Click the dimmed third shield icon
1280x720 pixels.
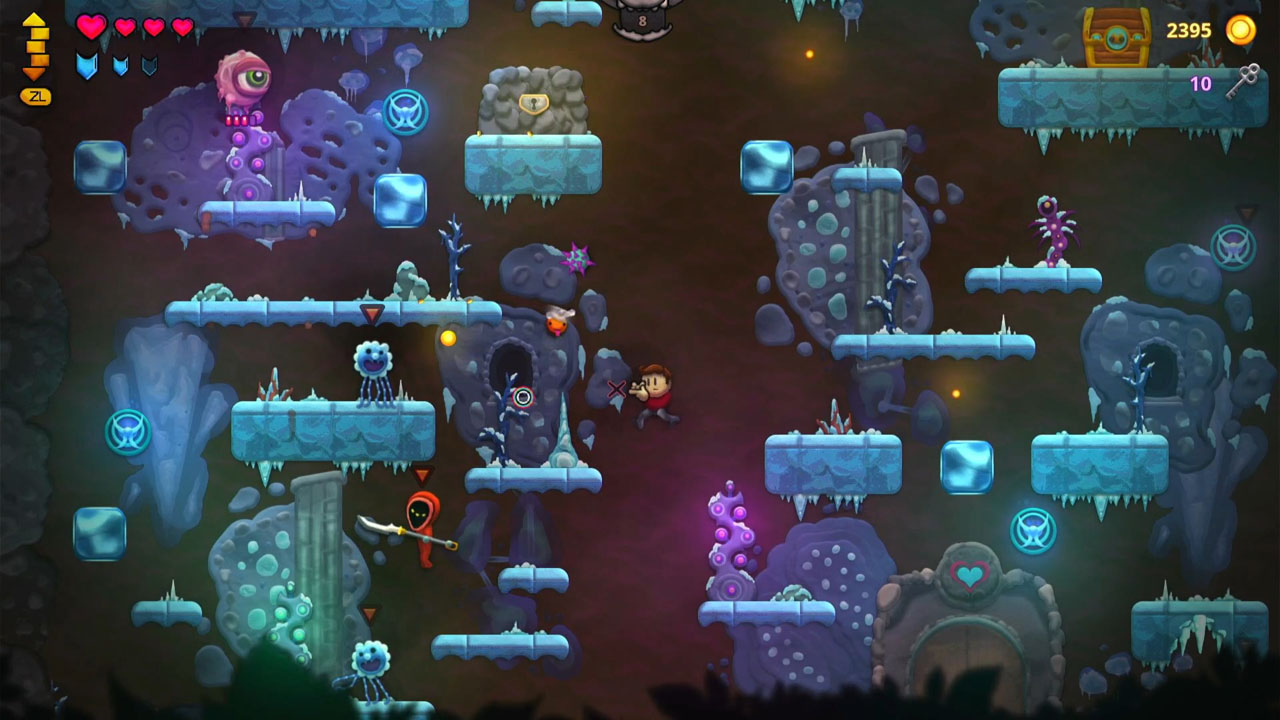tap(147, 66)
